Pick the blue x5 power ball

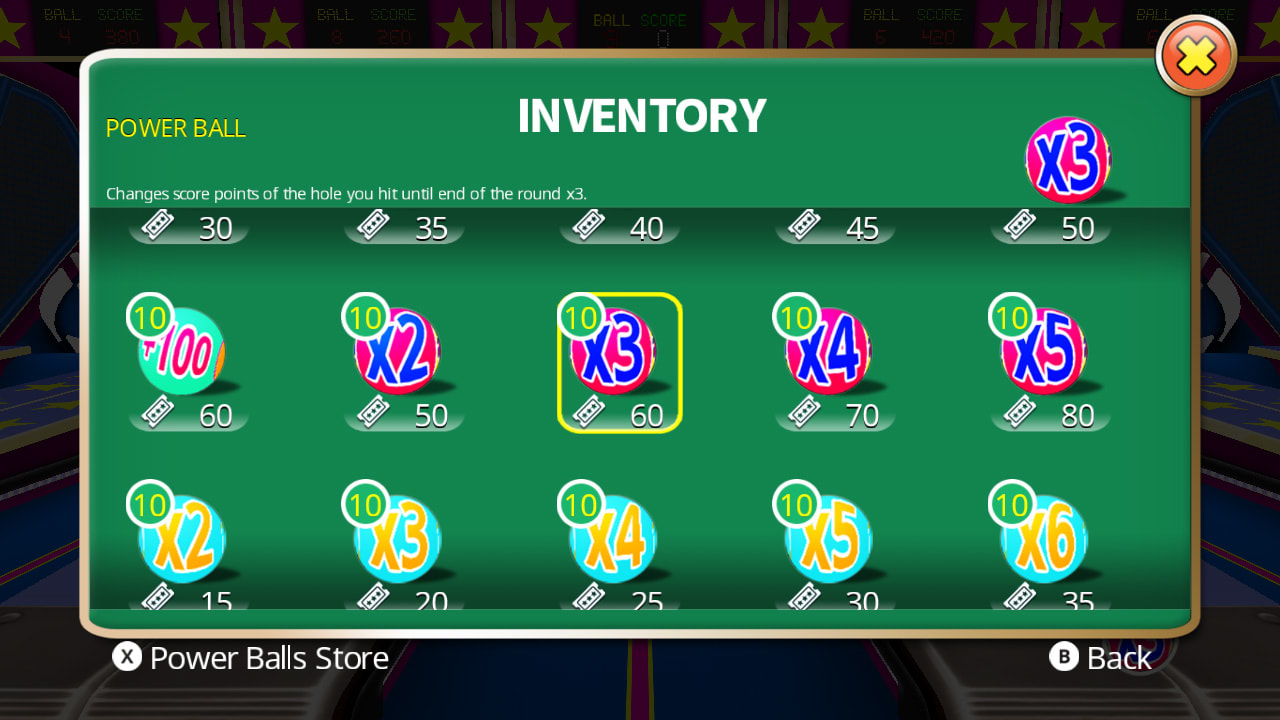(830, 540)
